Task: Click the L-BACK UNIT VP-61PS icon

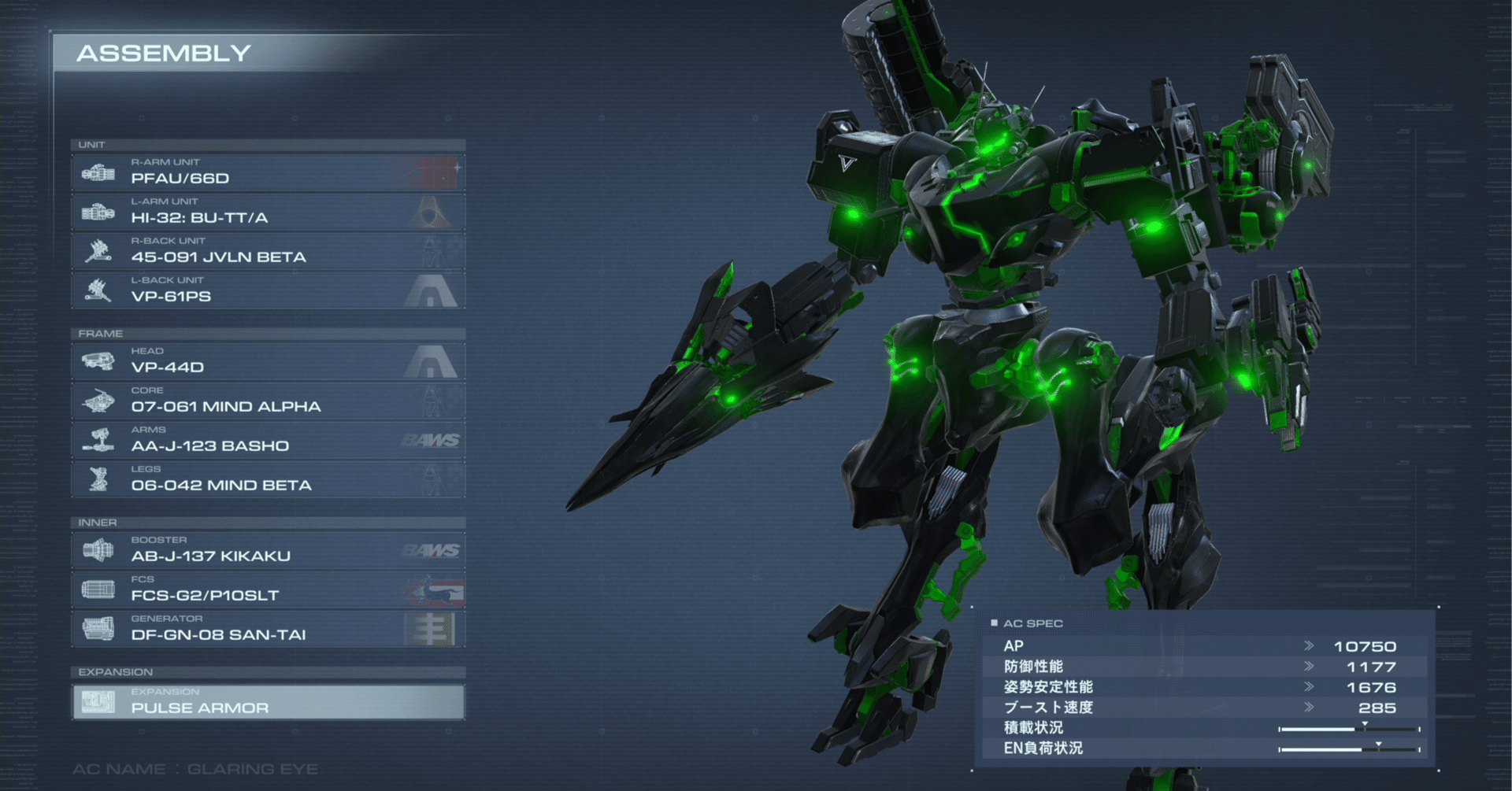Action: pos(98,290)
